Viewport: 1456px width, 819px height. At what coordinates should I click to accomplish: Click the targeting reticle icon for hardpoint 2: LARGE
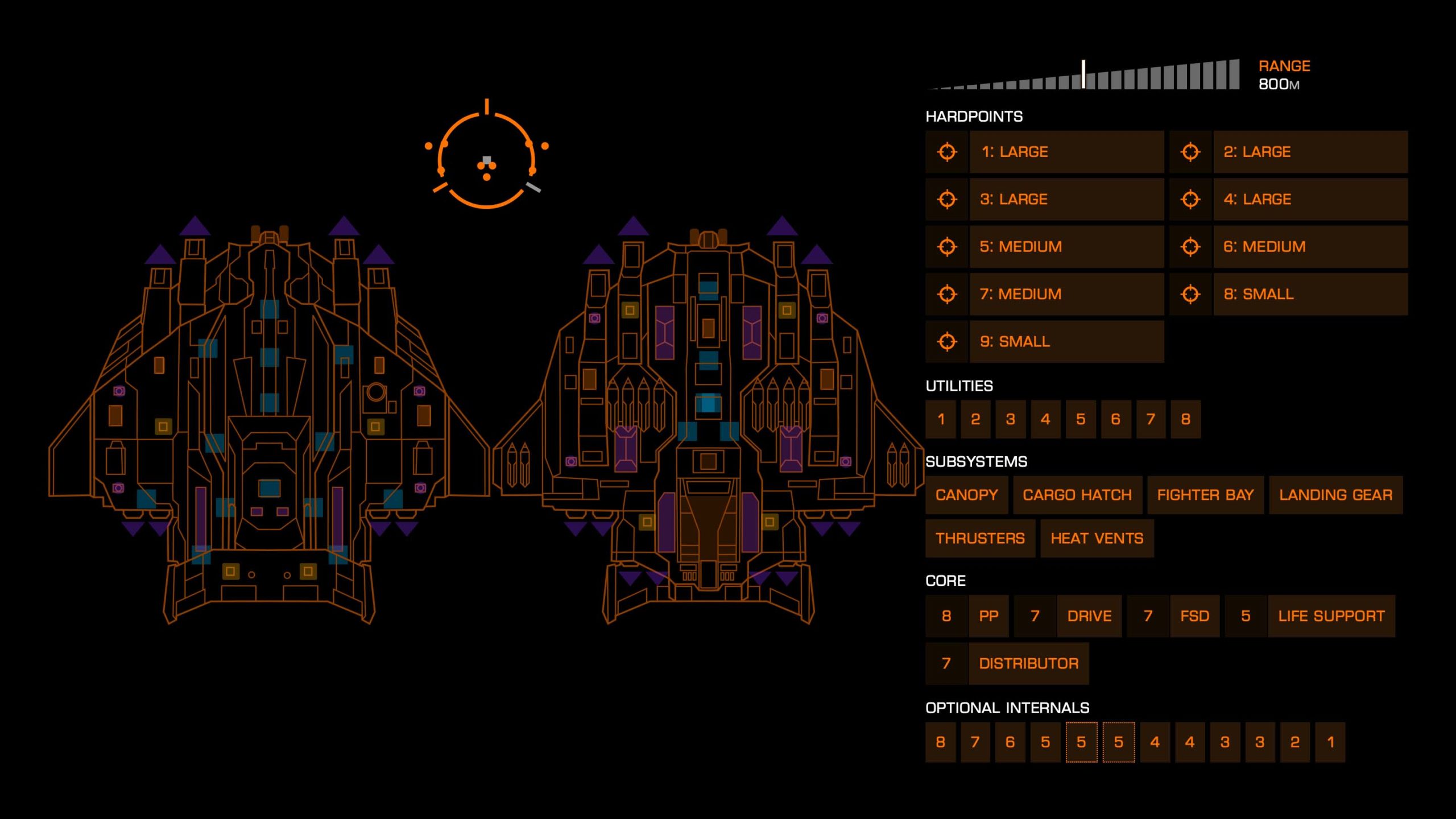click(1190, 152)
